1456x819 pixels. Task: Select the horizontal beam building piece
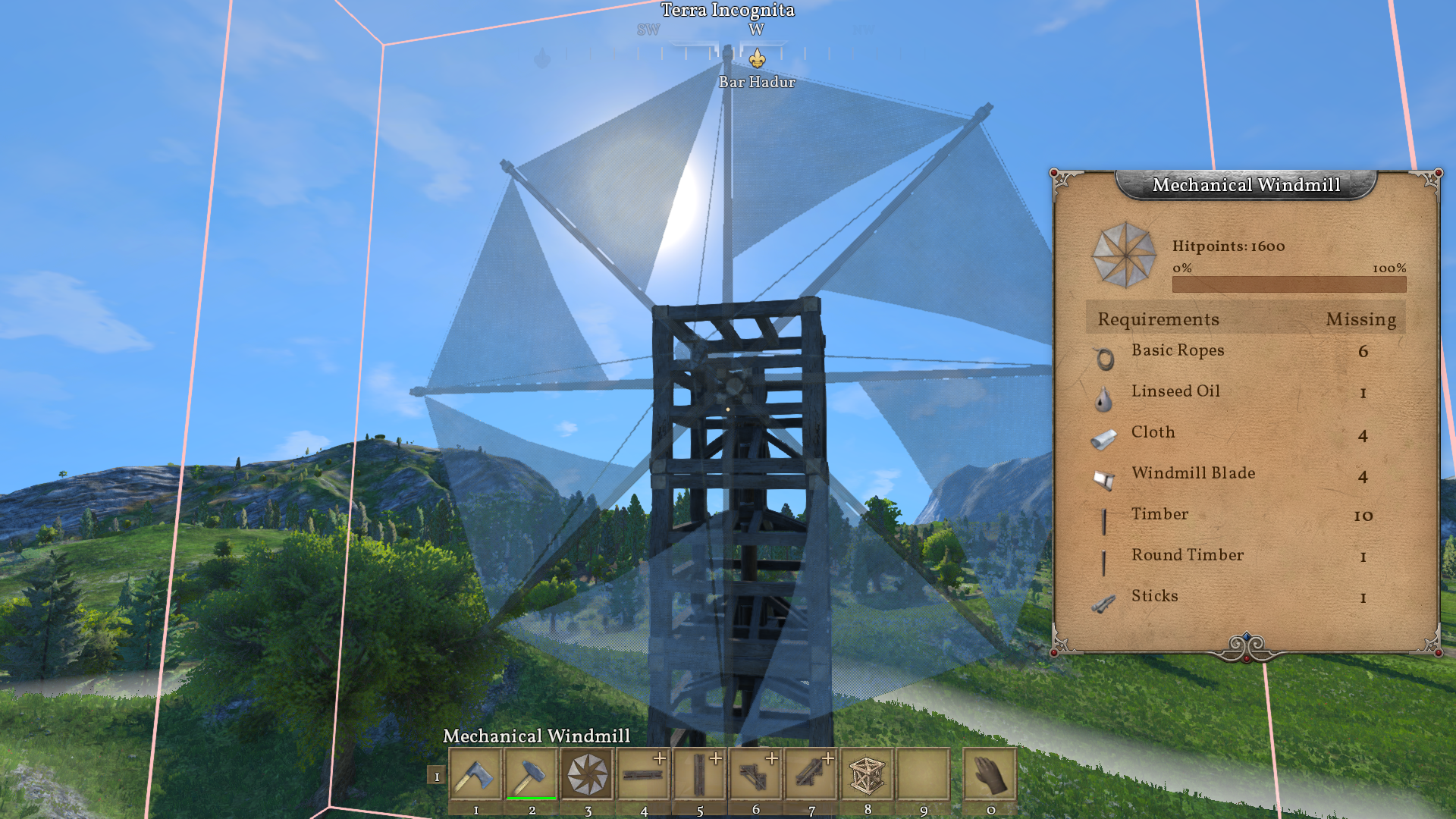pos(644,774)
